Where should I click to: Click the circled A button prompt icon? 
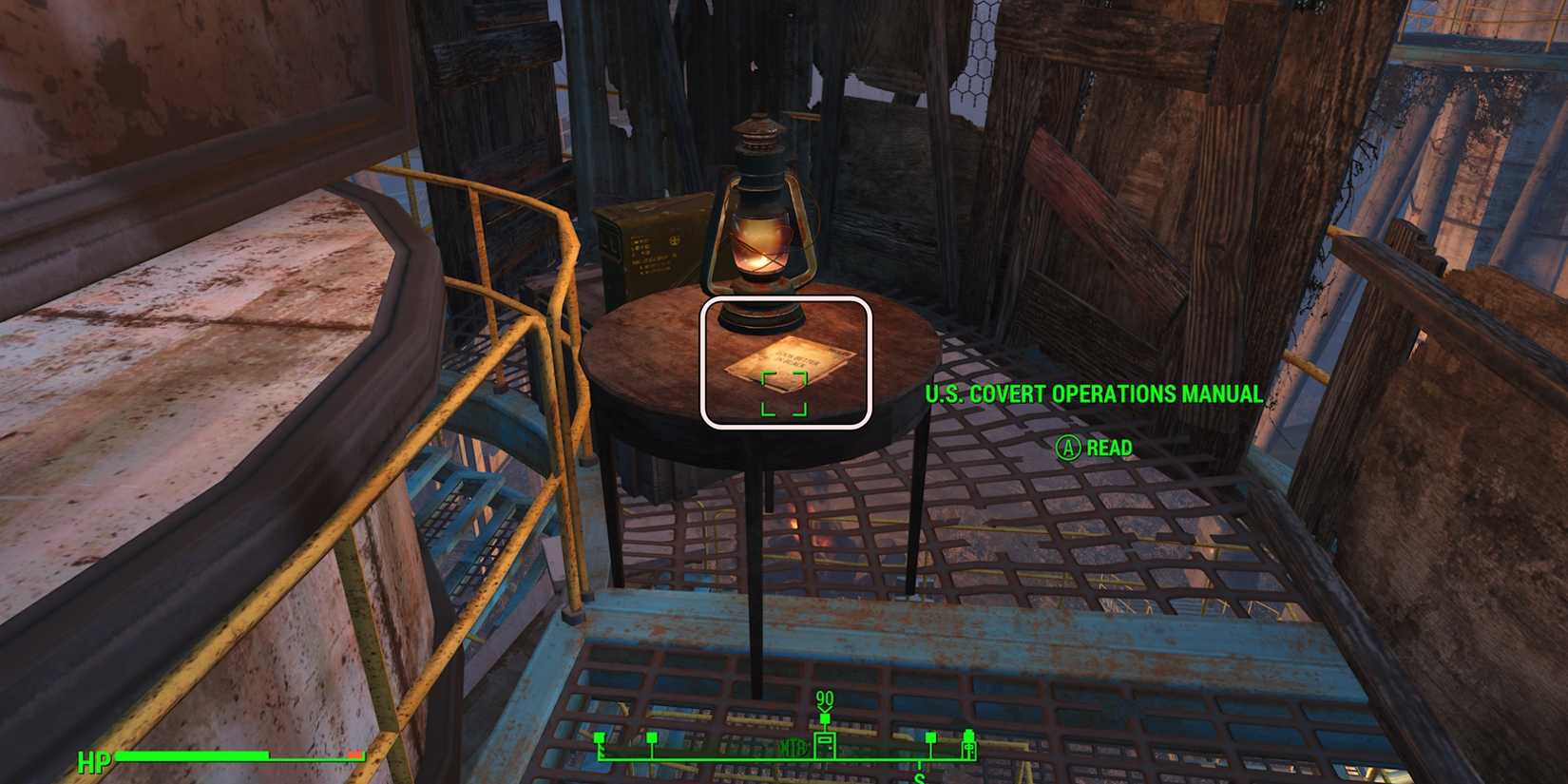pos(1068,447)
